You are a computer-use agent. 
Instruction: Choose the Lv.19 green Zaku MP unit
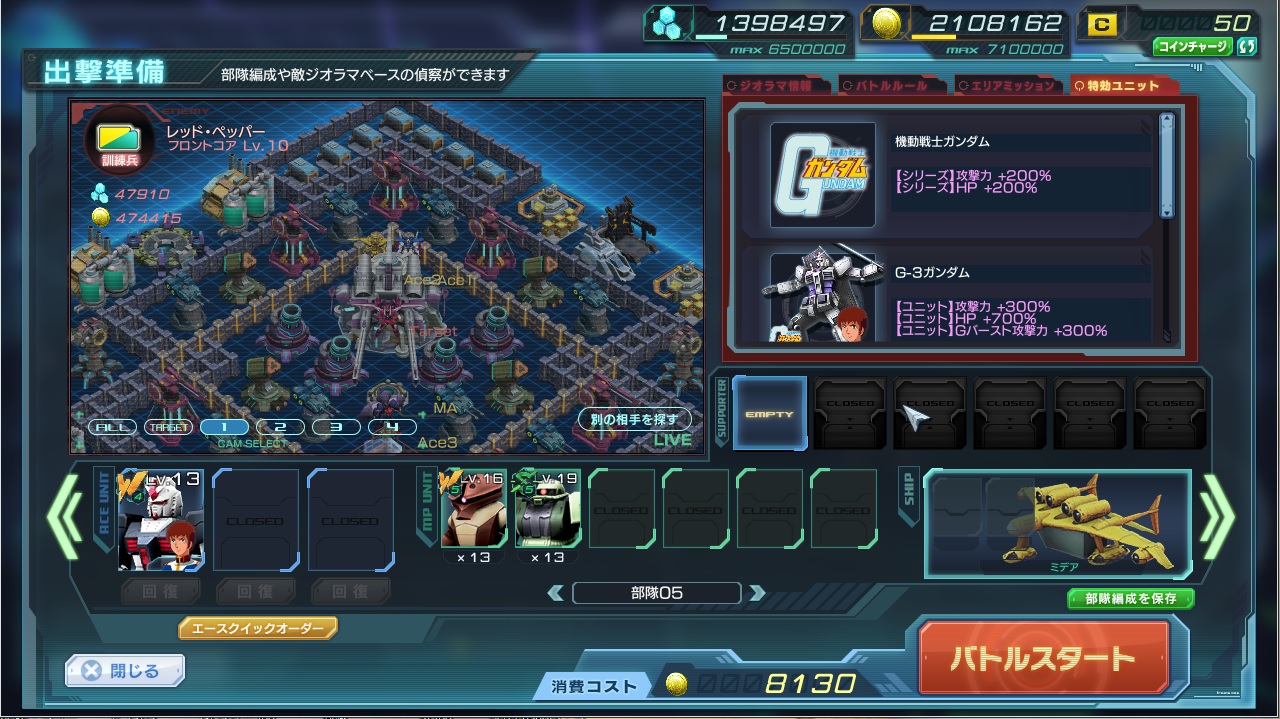coord(548,509)
